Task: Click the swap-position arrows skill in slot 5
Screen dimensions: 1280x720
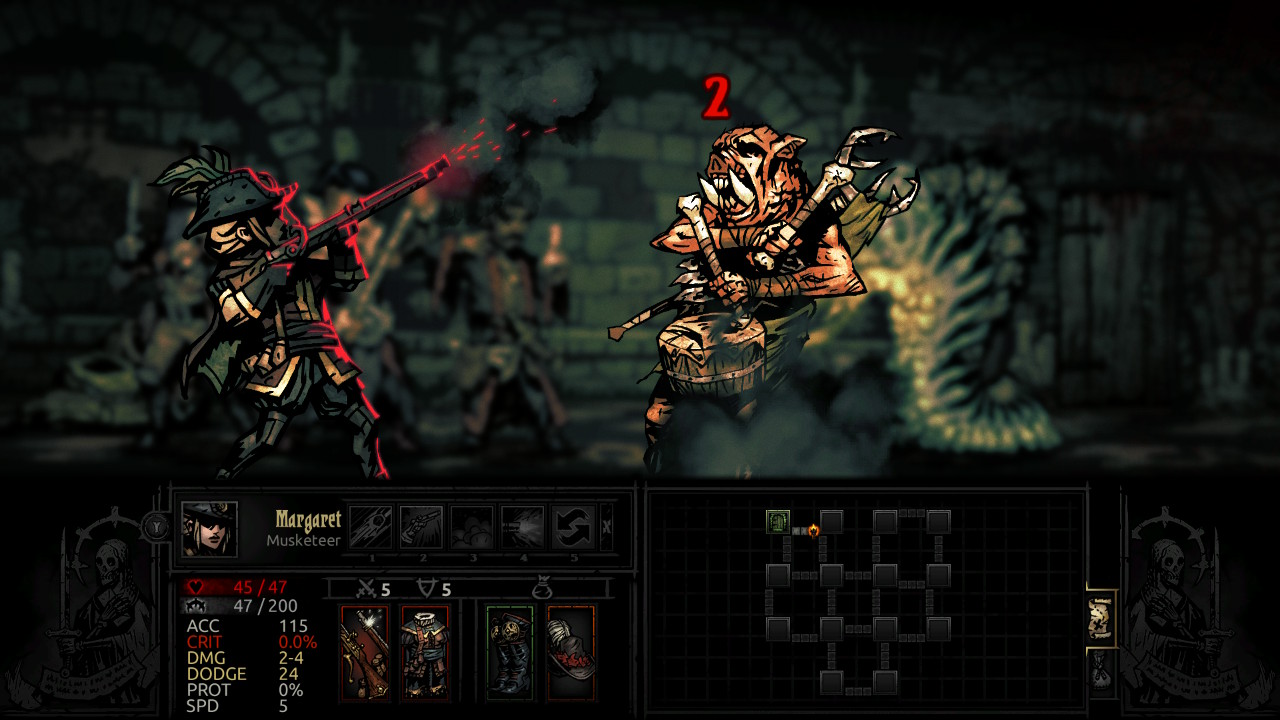Action: click(571, 528)
